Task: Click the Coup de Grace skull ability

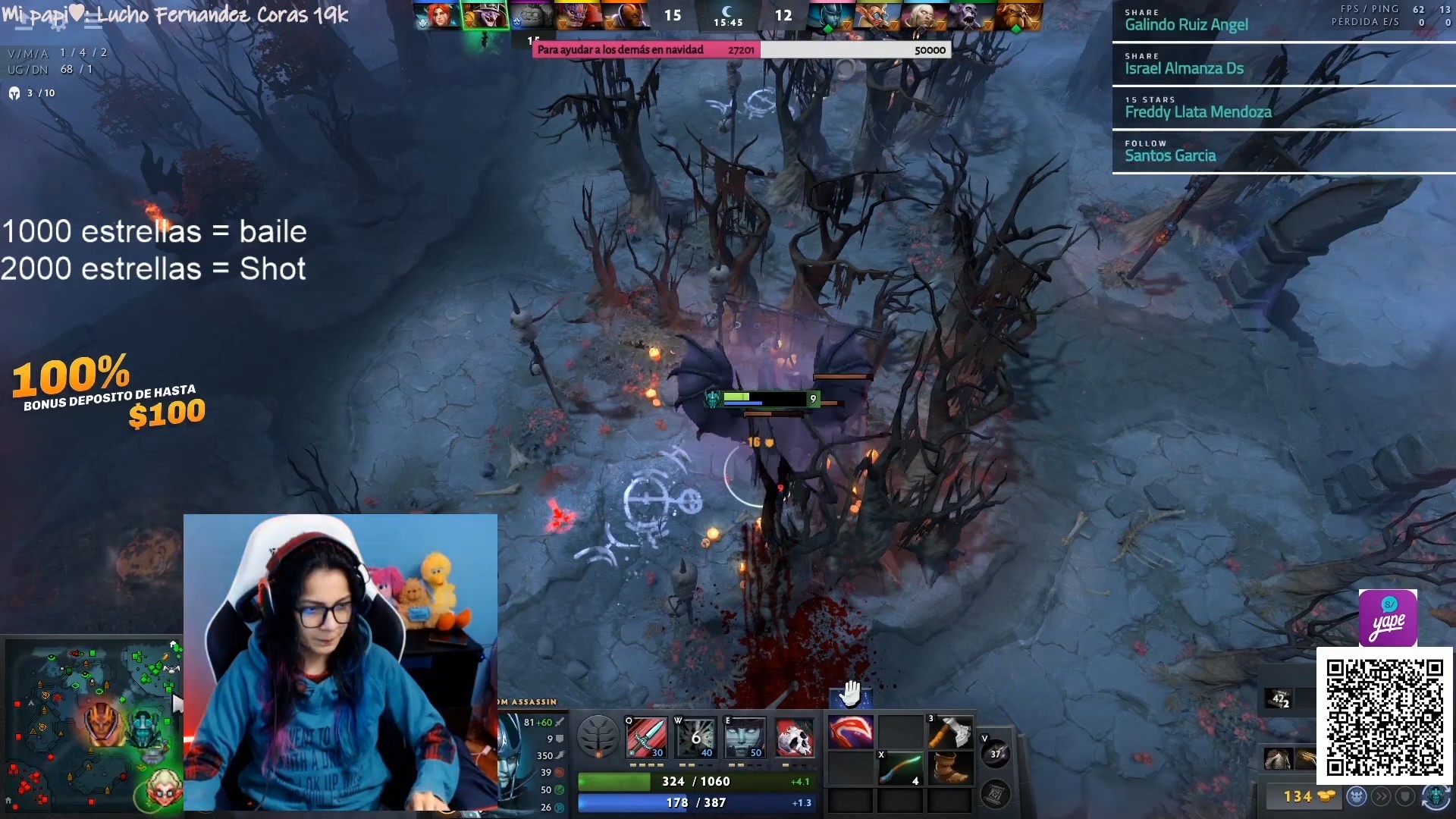Action: pyautogui.click(x=794, y=736)
